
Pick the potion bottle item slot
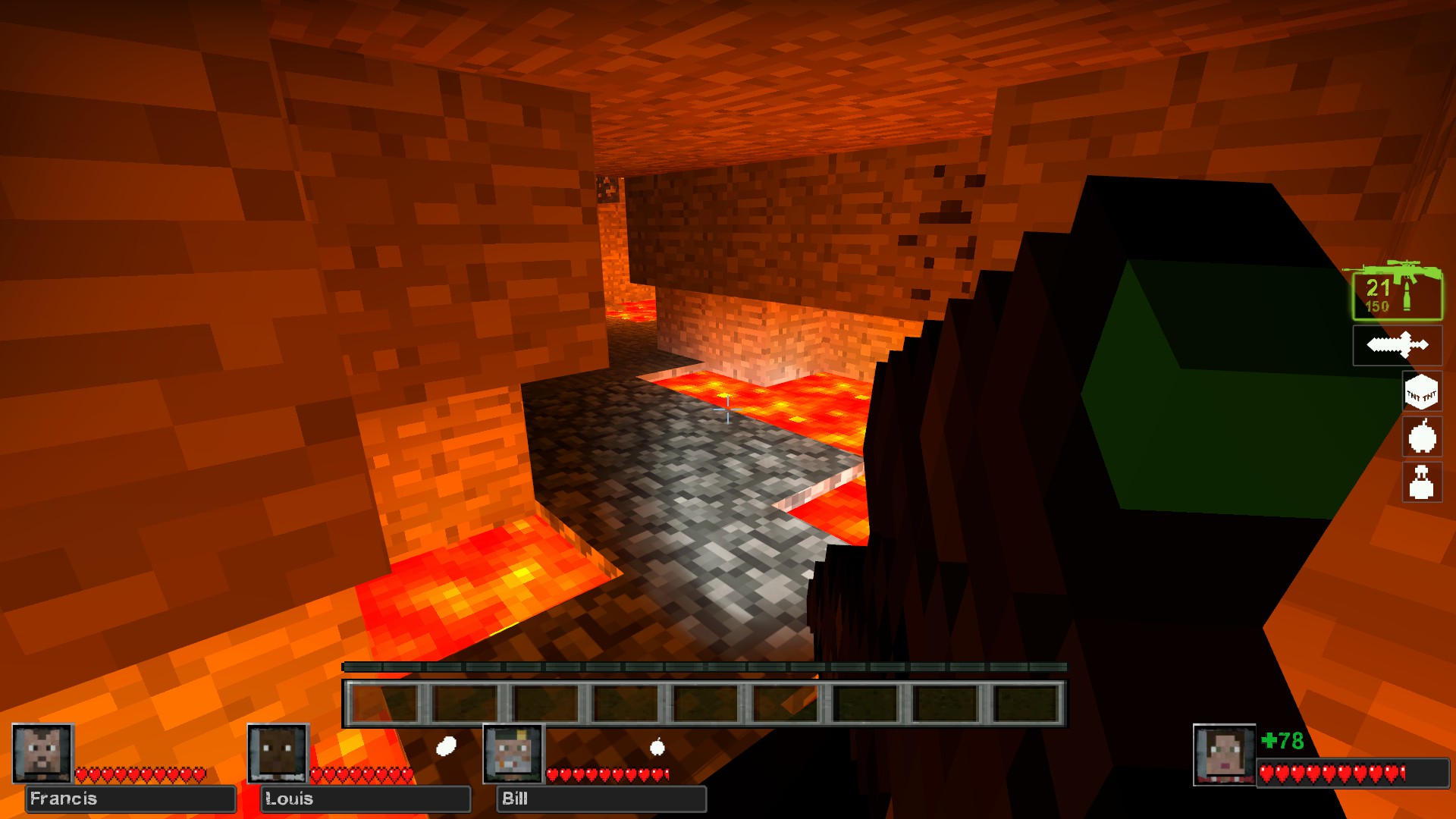(1421, 482)
